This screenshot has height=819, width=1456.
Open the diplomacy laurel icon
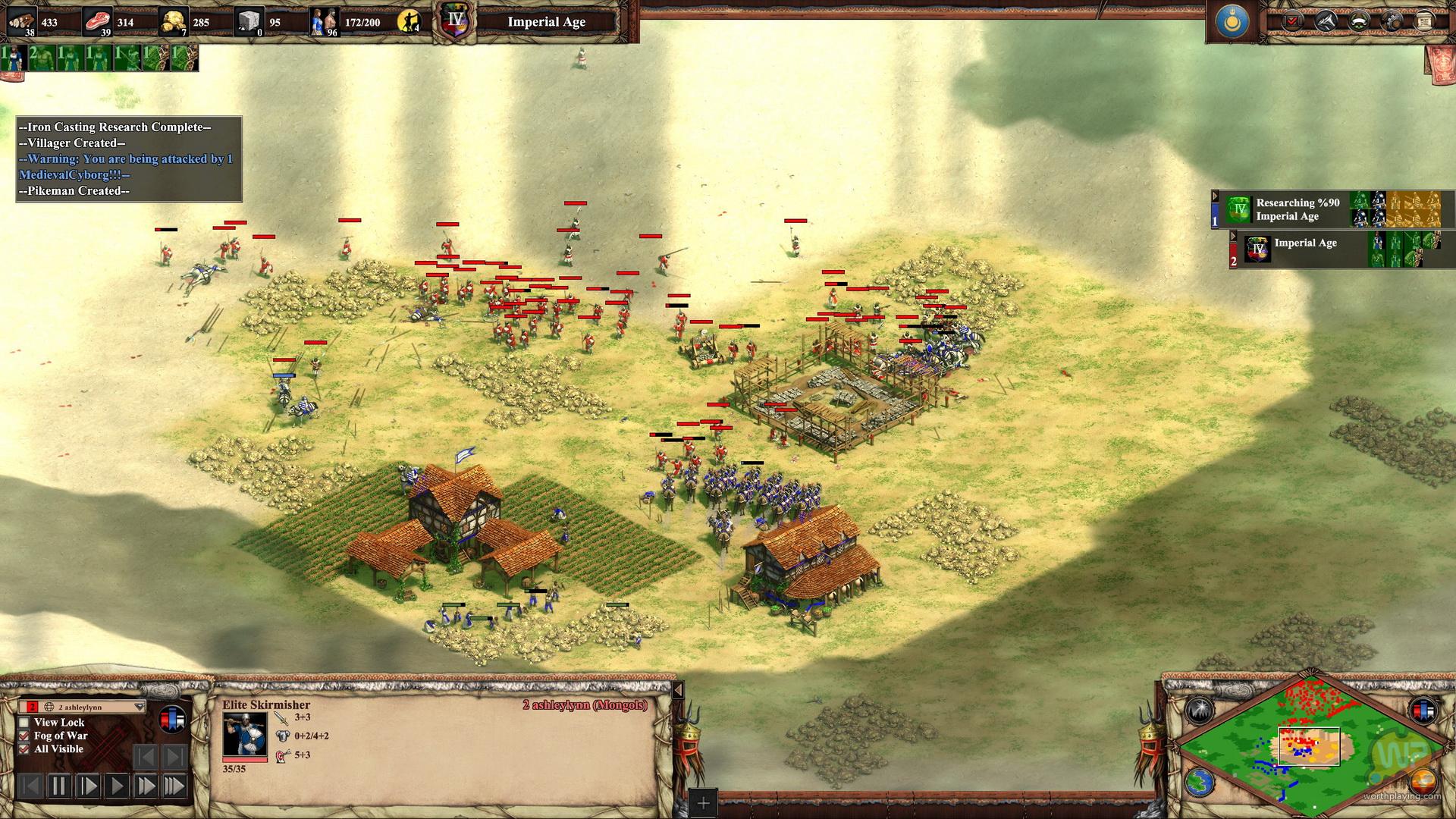coord(1358,21)
